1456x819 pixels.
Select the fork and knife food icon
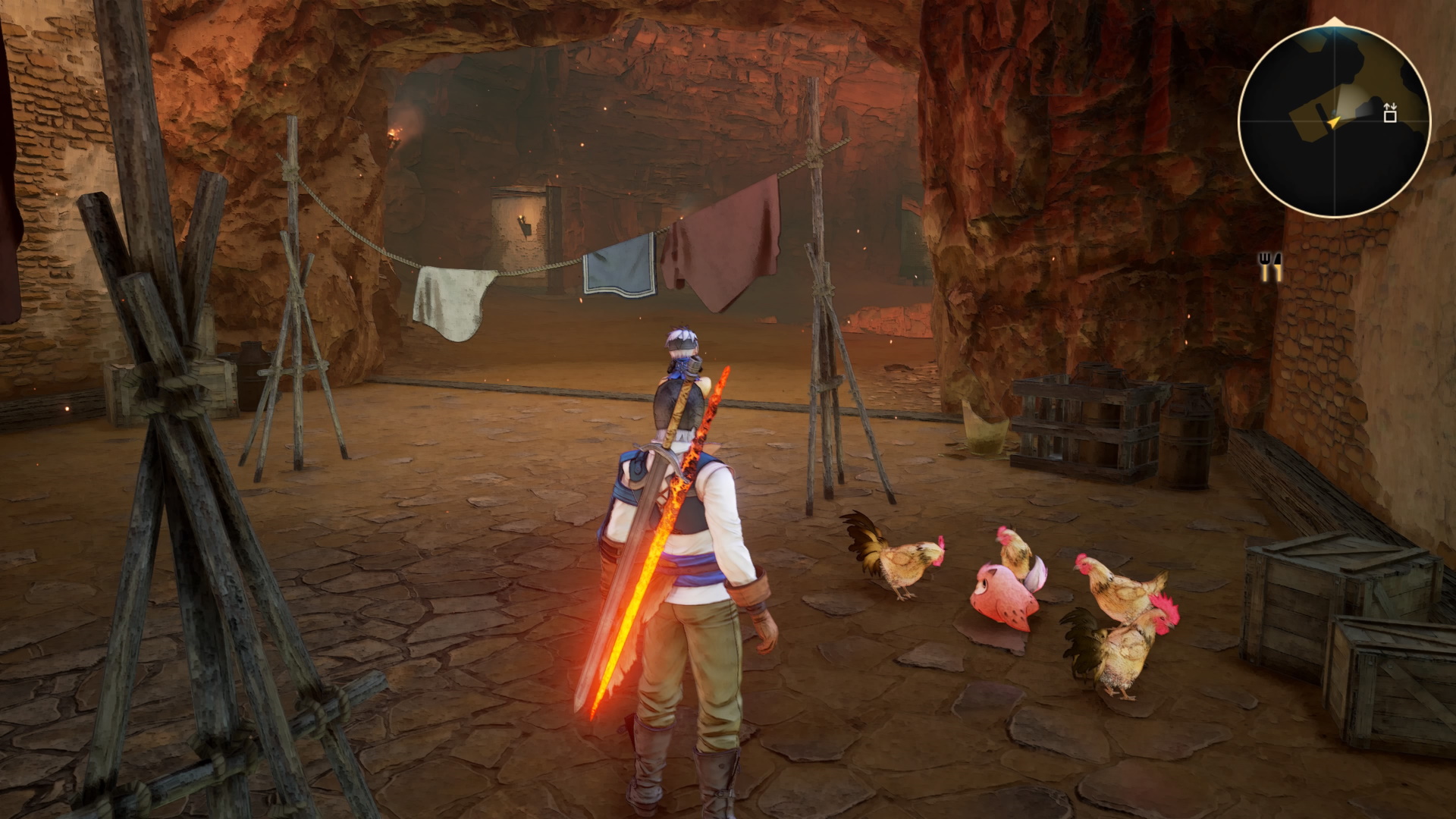[x=1270, y=268]
